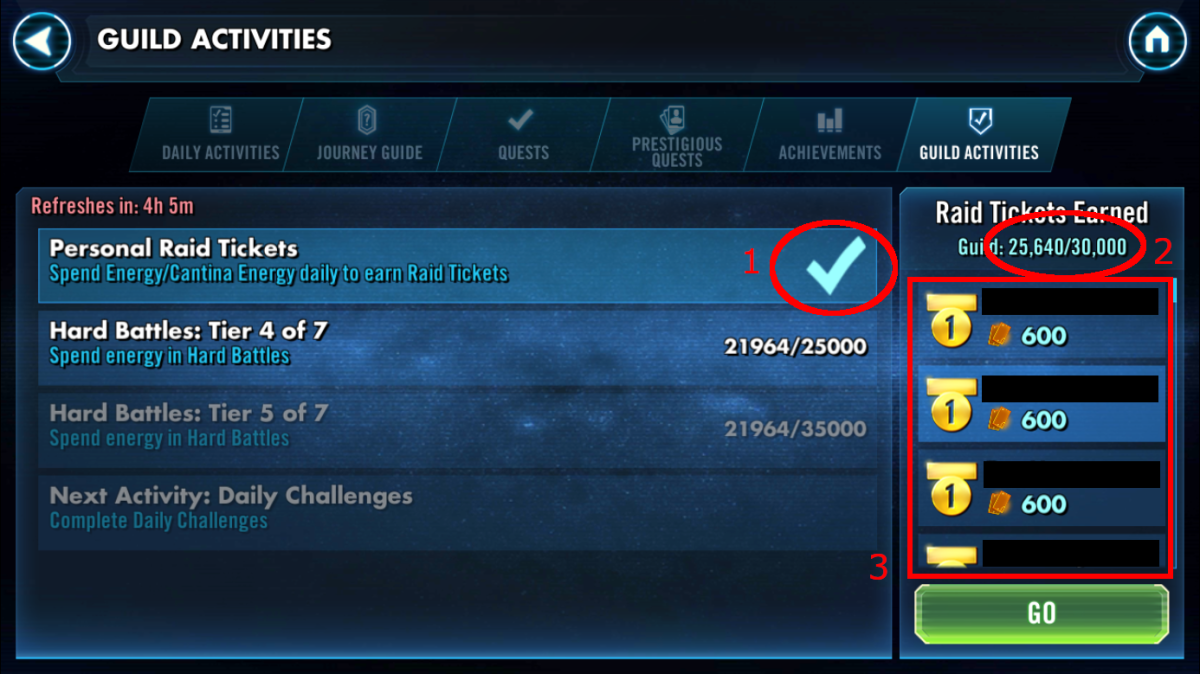View the Achievements tab
Image resolution: width=1200 pixels, height=674 pixels.
click(x=830, y=135)
